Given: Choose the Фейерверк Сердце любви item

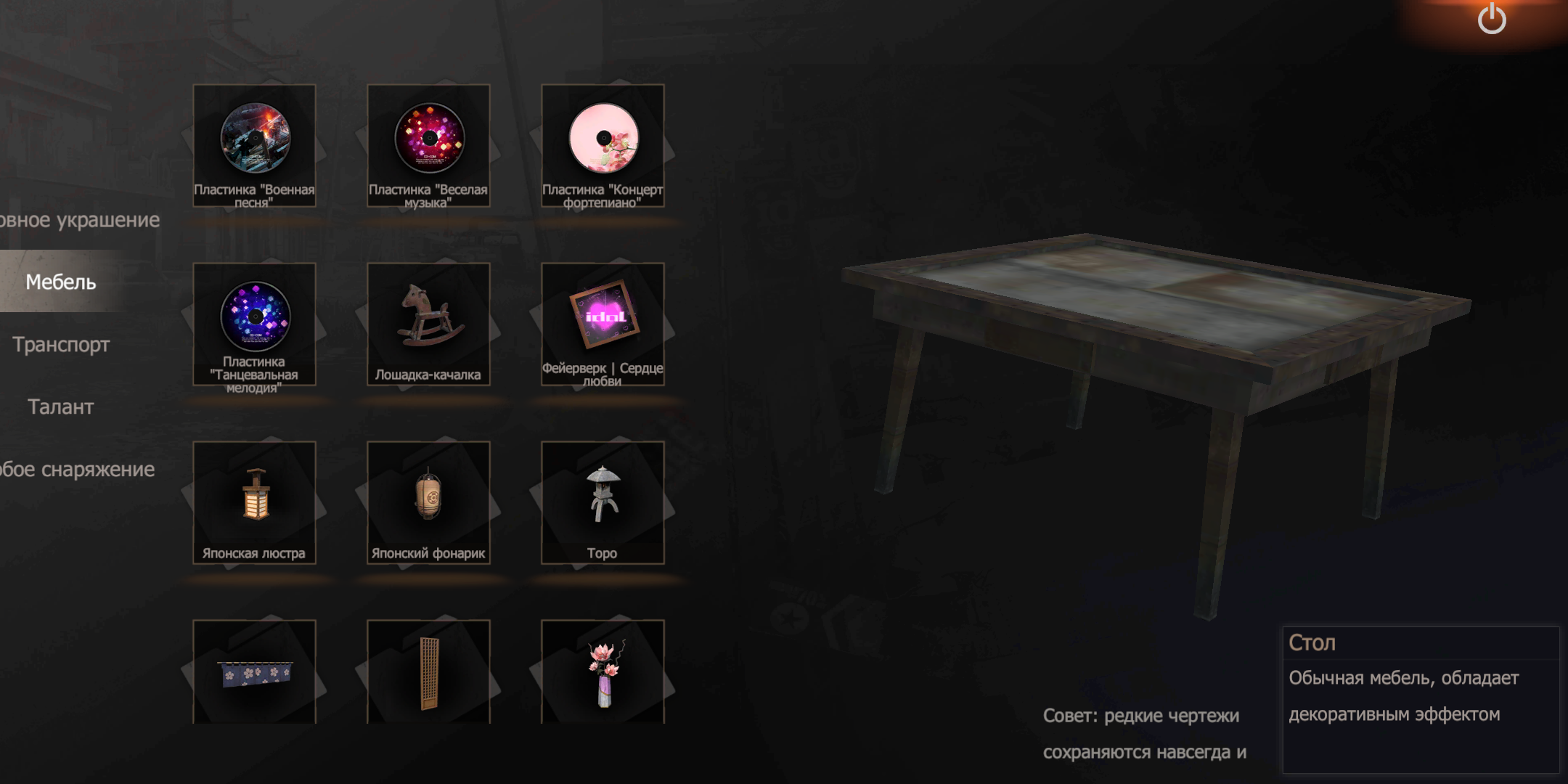Looking at the screenshot, I should pyautogui.click(x=603, y=324).
